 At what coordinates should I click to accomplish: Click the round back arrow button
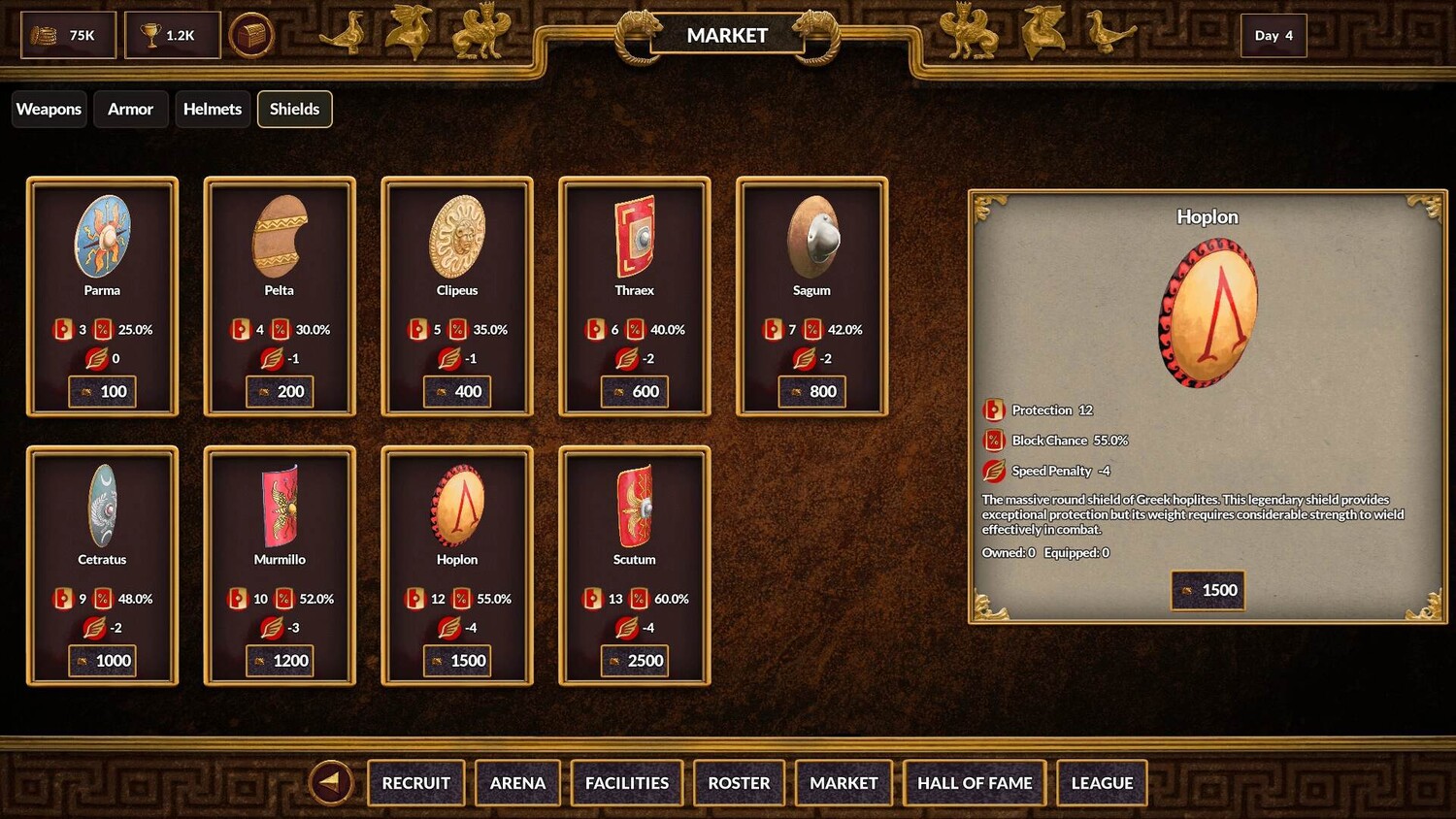pyautogui.click(x=330, y=782)
